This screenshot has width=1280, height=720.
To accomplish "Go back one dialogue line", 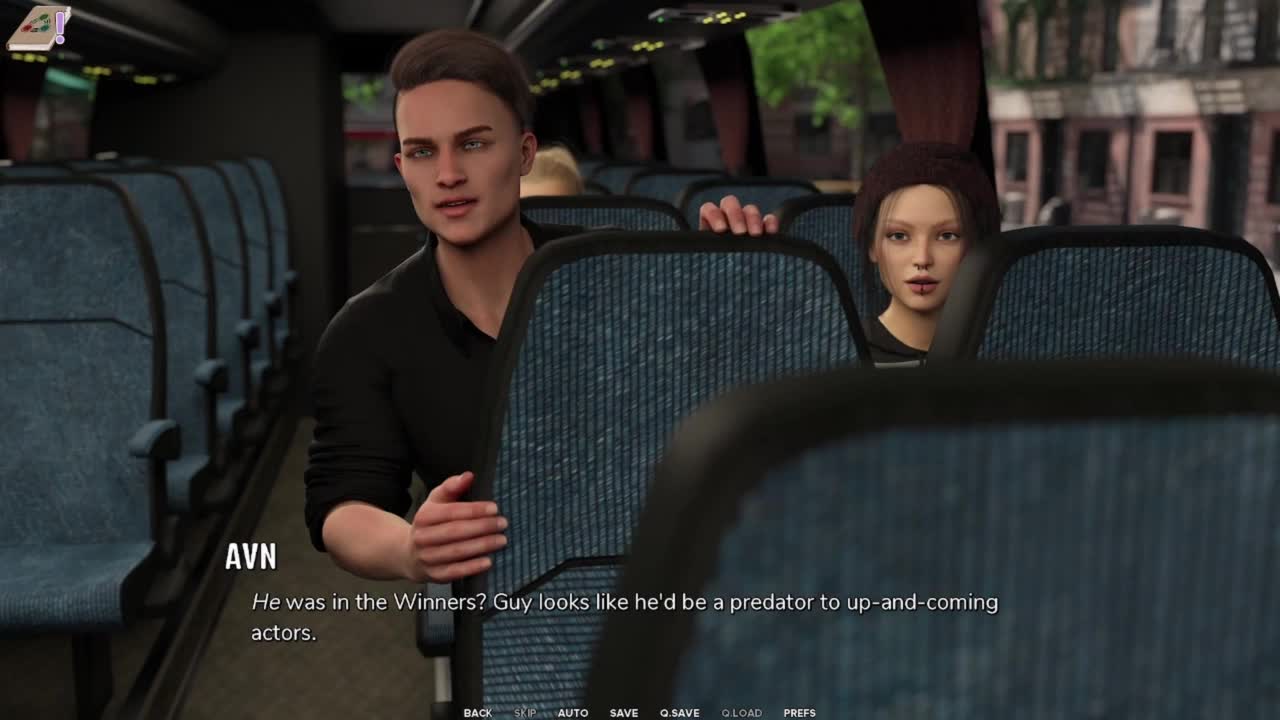I will click(477, 713).
